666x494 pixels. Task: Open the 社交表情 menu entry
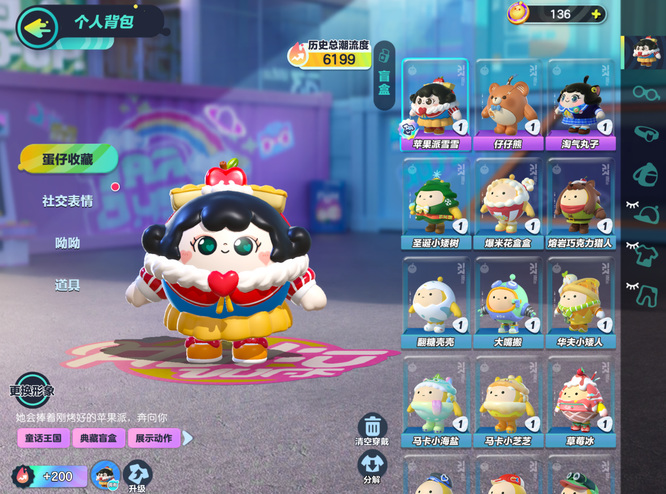(x=67, y=201)
